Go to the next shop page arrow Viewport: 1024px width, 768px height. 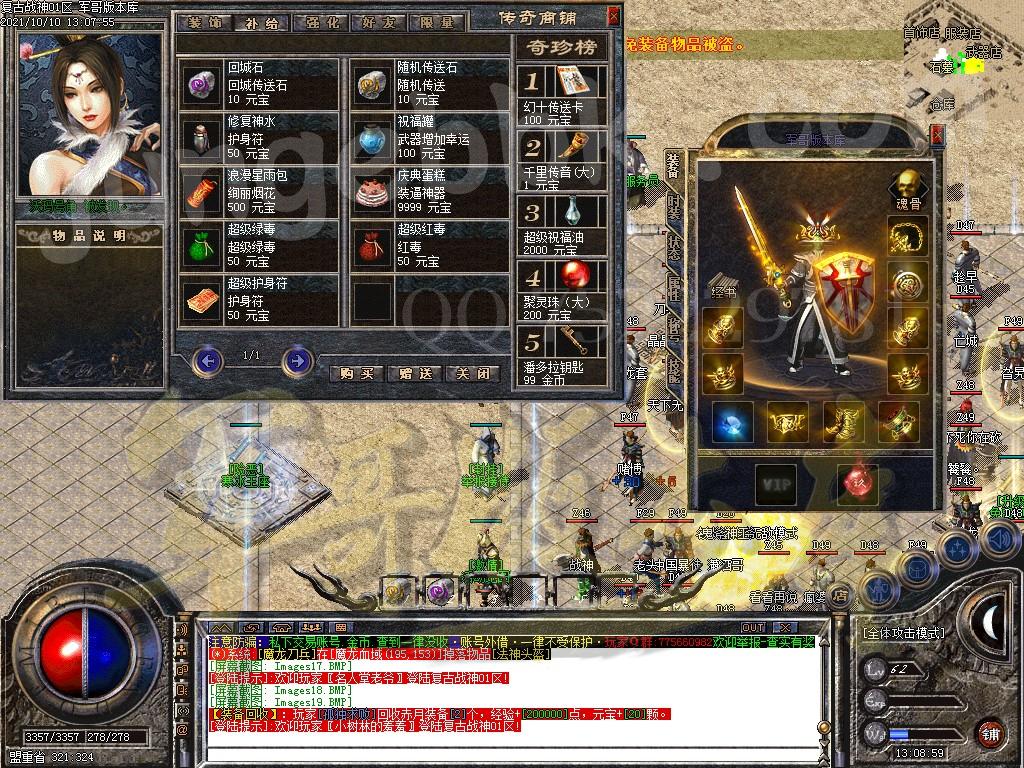point(297,360)
